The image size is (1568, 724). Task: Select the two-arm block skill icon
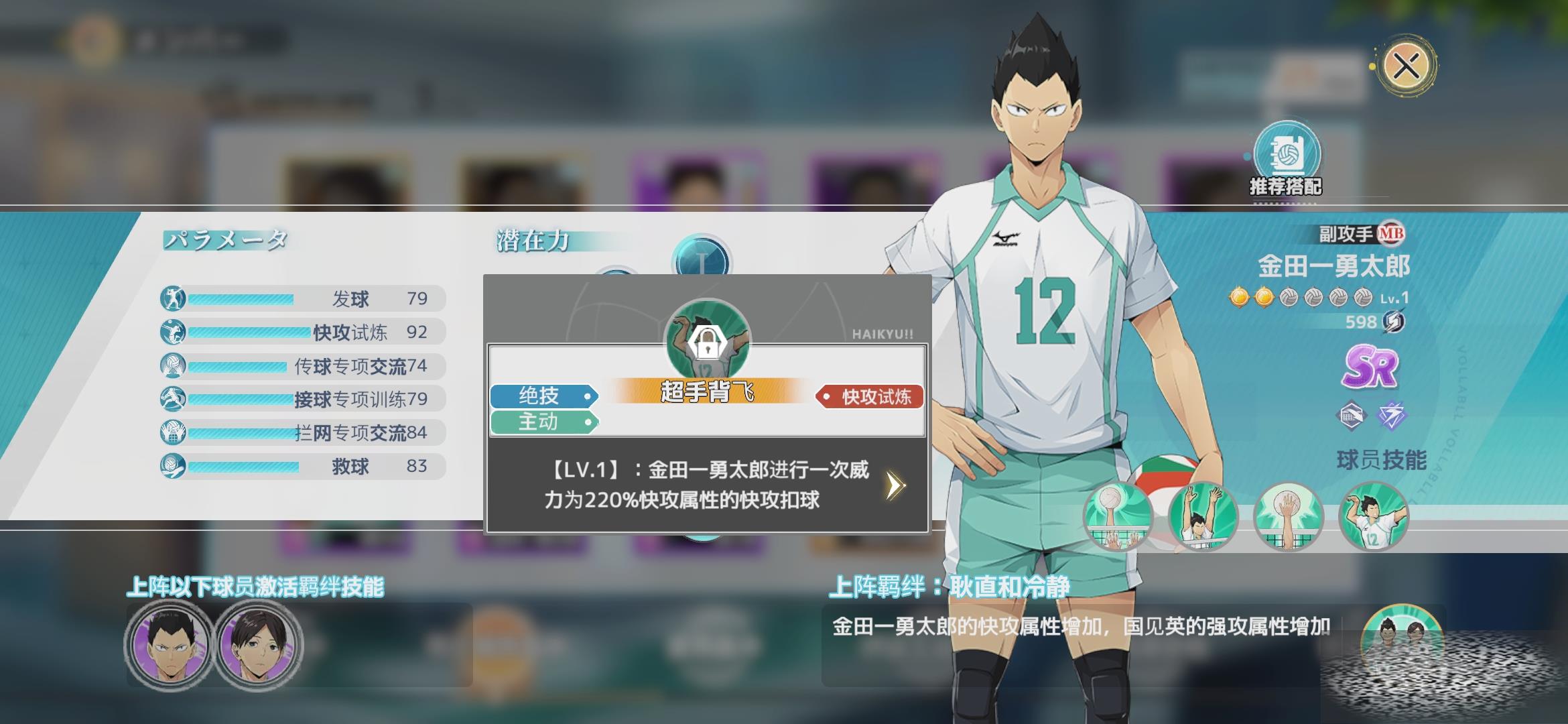click(x=1203, y=516)
